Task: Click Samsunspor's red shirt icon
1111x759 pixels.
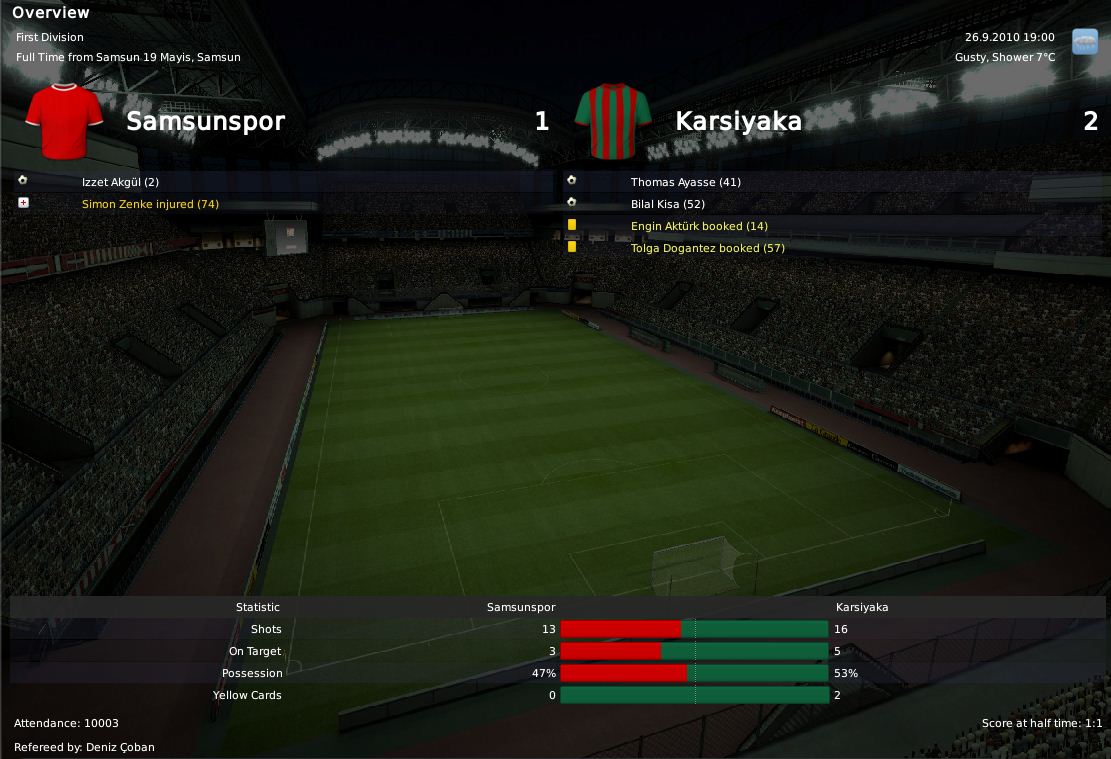Action: [x=65, y=121]
